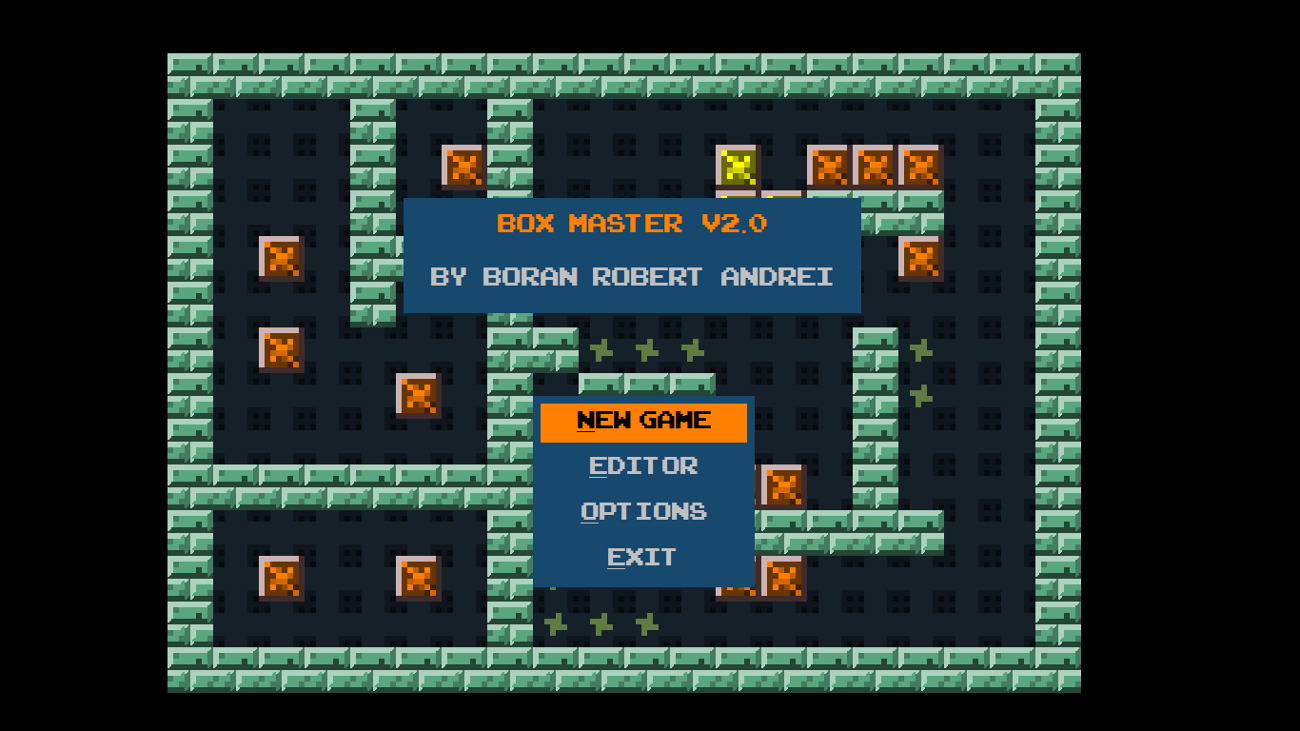1300x731 pixels.
Task: Click the crate right of the menu box
Action: tap(783, 487)
